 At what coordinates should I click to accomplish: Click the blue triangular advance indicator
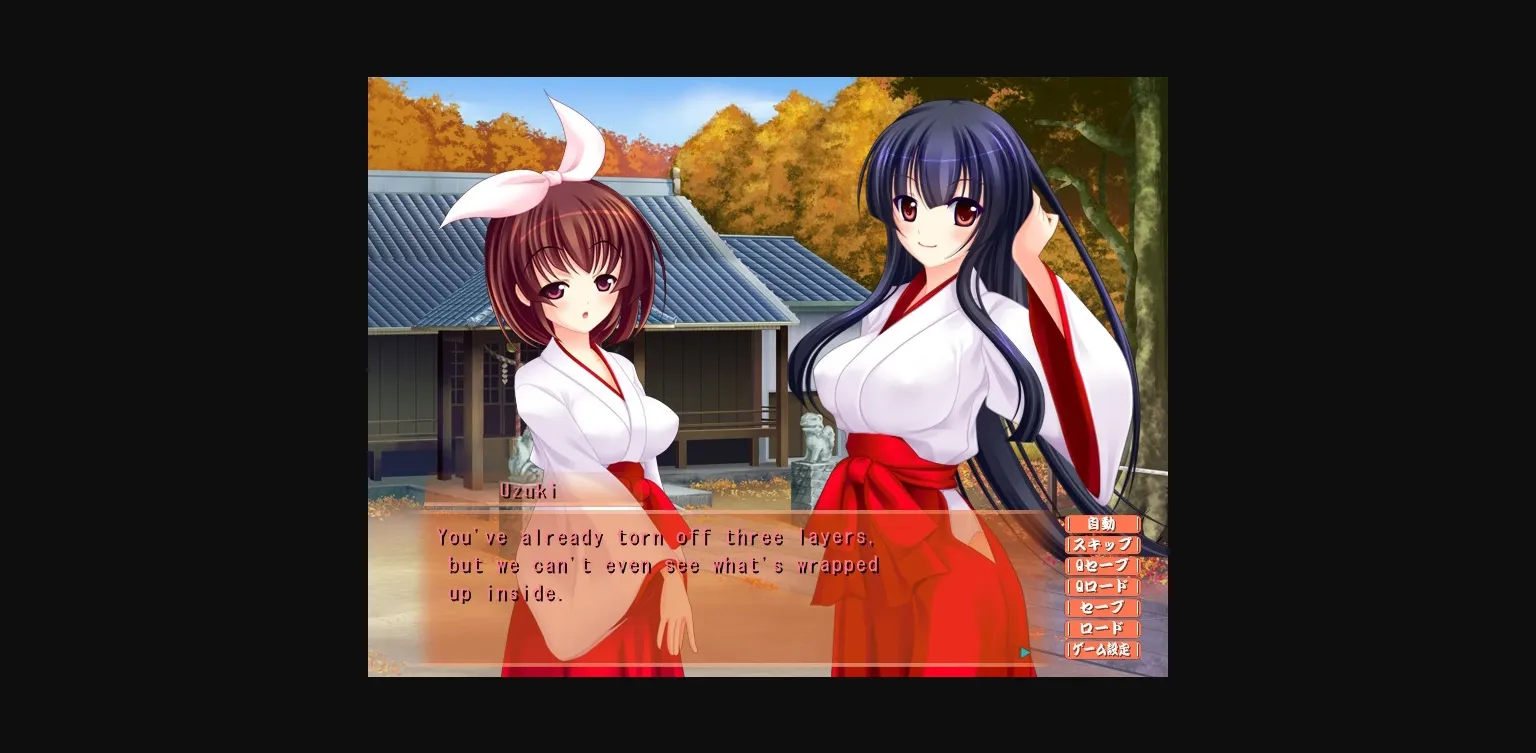point(1024,652)
